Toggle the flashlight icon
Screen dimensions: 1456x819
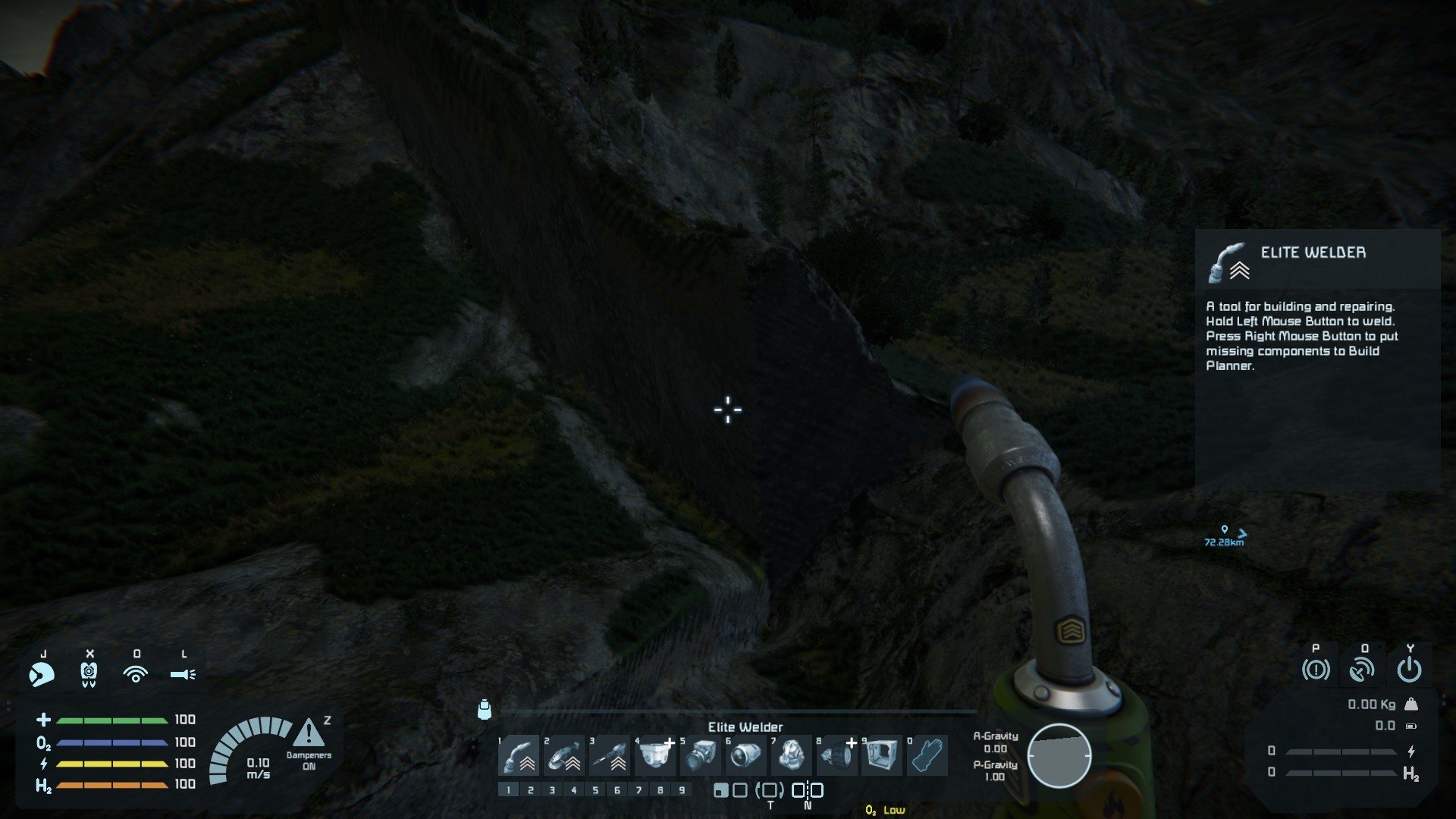click(183, 673)
